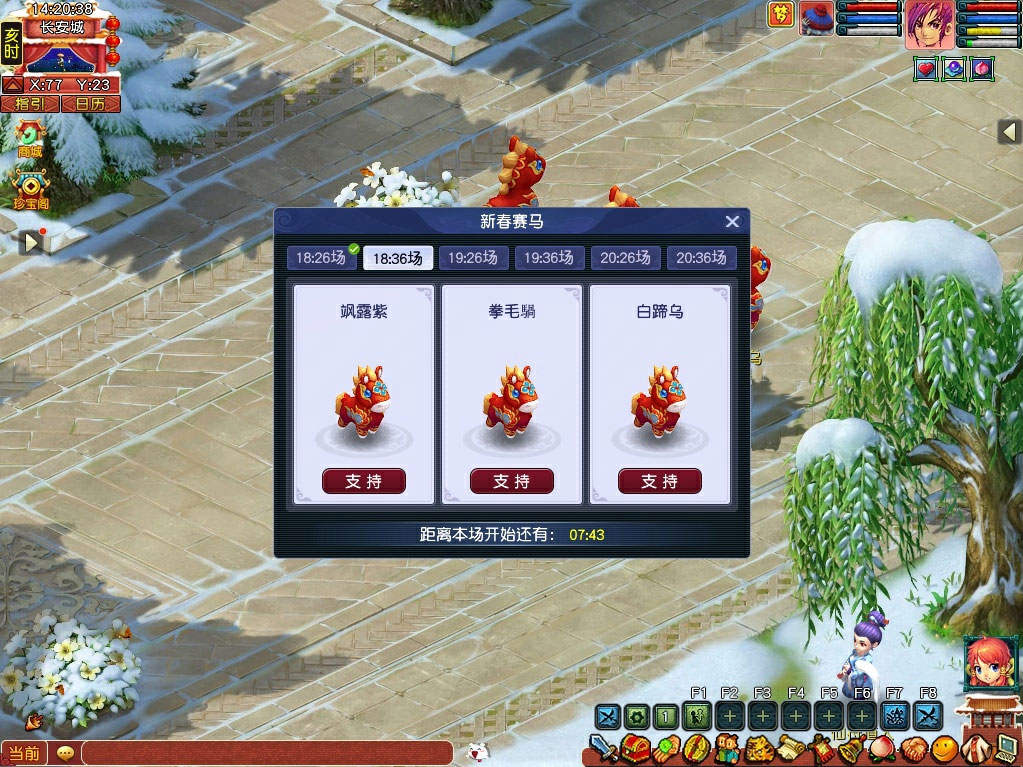The height and width of the screenshot is (767, 1023).
Task: Open the 20:36场 race session tab
Action: [701, 258]
